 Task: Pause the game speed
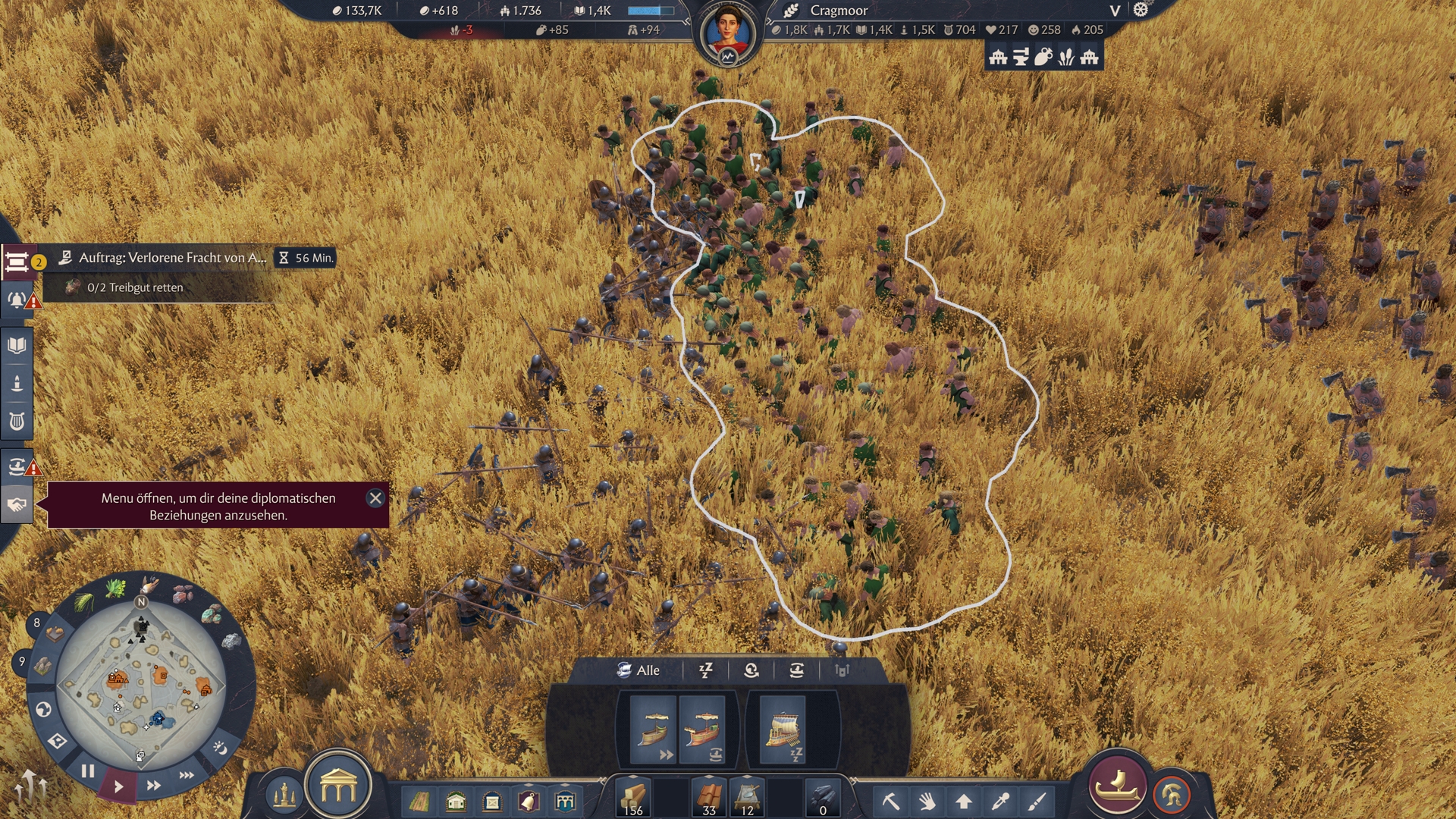click(x=88, y=771)
